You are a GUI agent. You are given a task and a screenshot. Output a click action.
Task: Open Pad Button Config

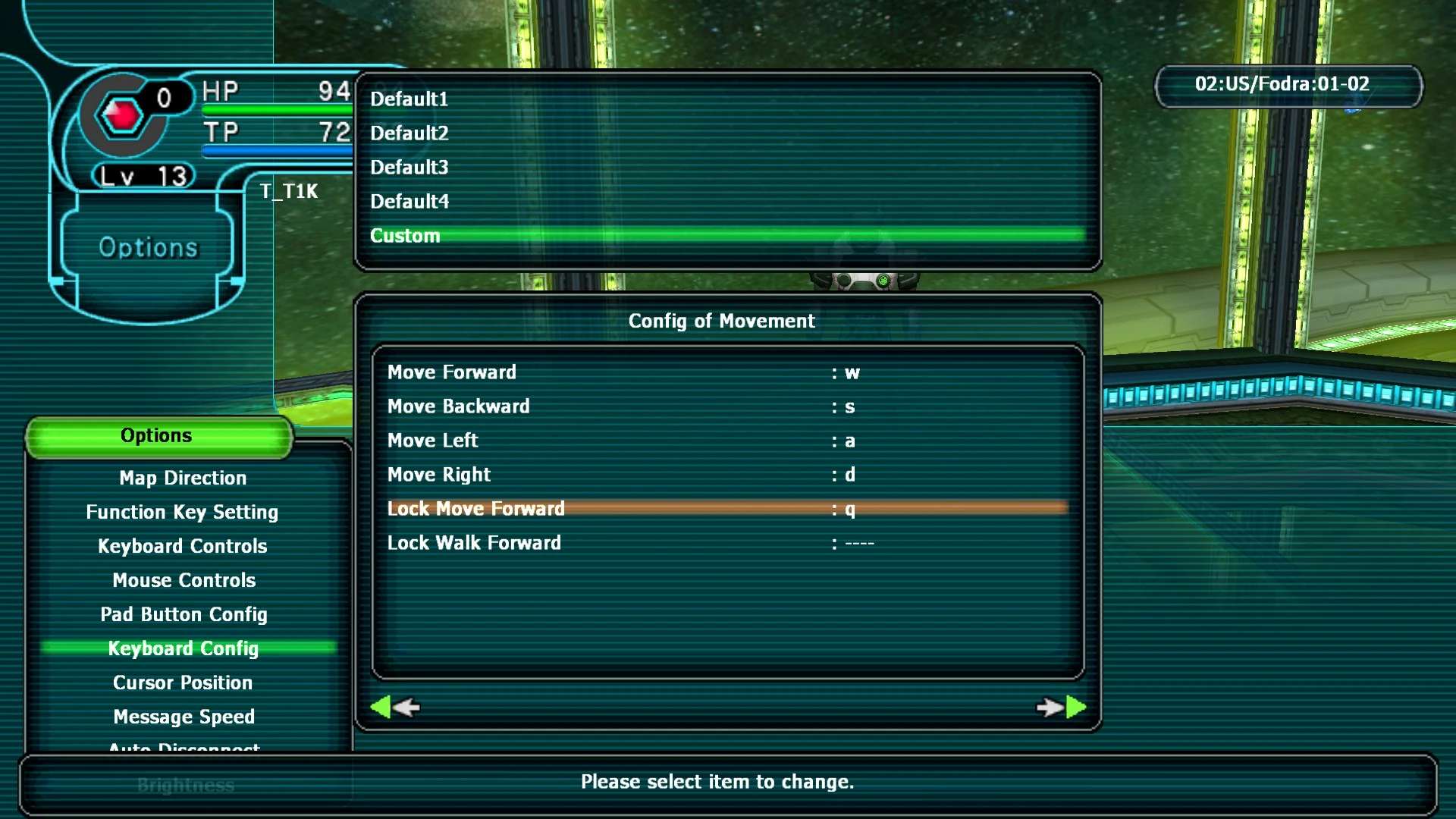tap(184, 614)
